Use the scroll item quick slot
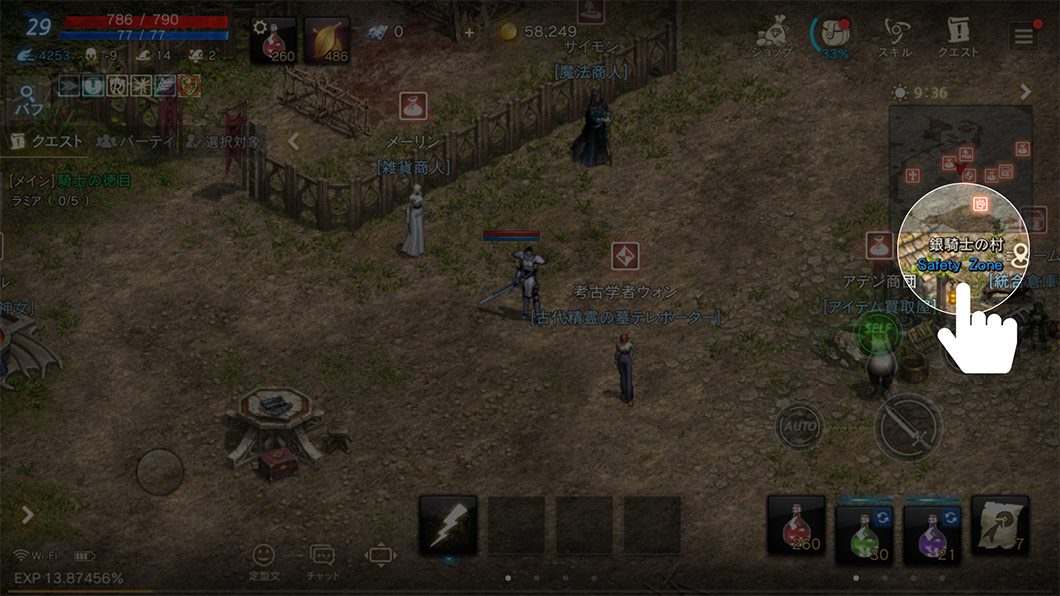Viewport: 1060px width, 596px height. (x=1000, y=525)
